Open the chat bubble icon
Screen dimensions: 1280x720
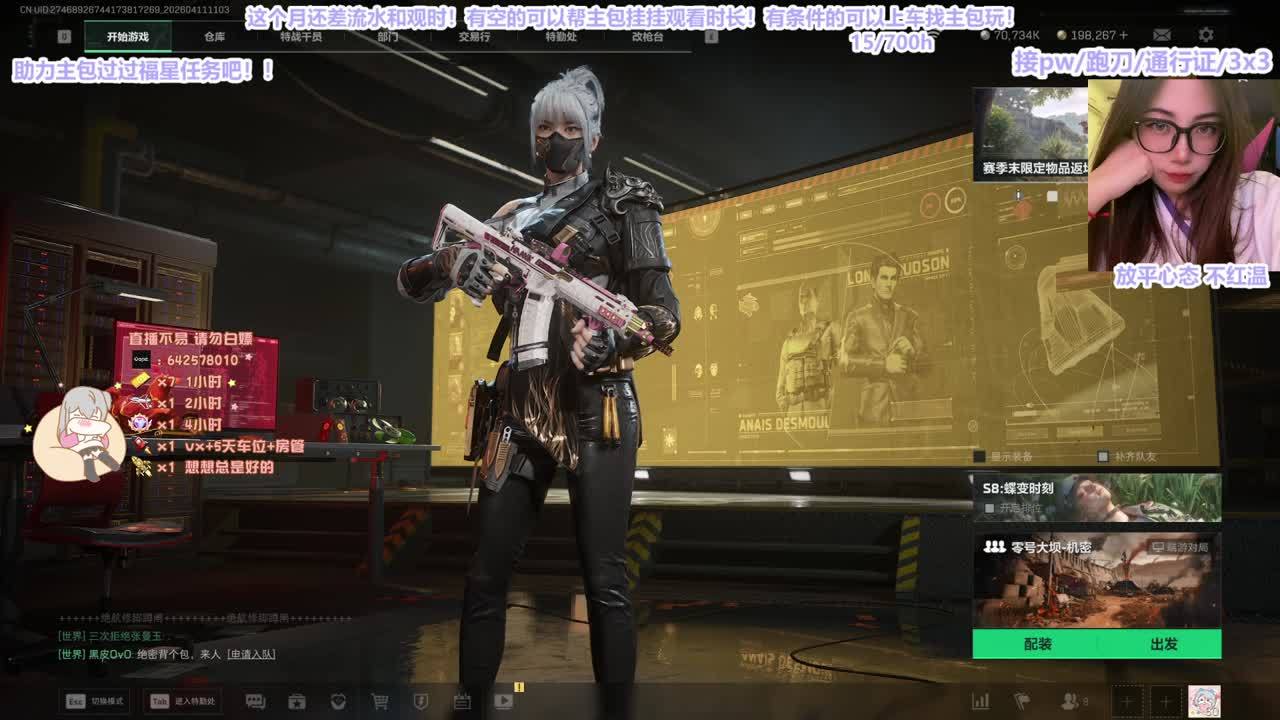click(x=255, y=701)
